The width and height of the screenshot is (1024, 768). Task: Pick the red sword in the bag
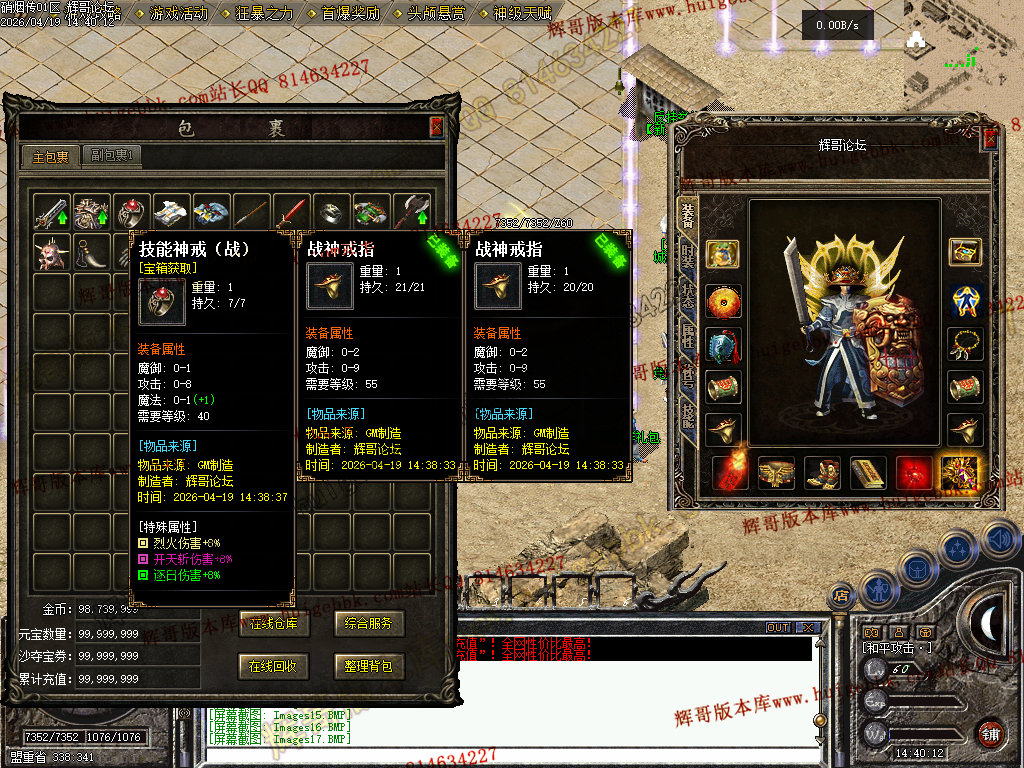[291, 212]
